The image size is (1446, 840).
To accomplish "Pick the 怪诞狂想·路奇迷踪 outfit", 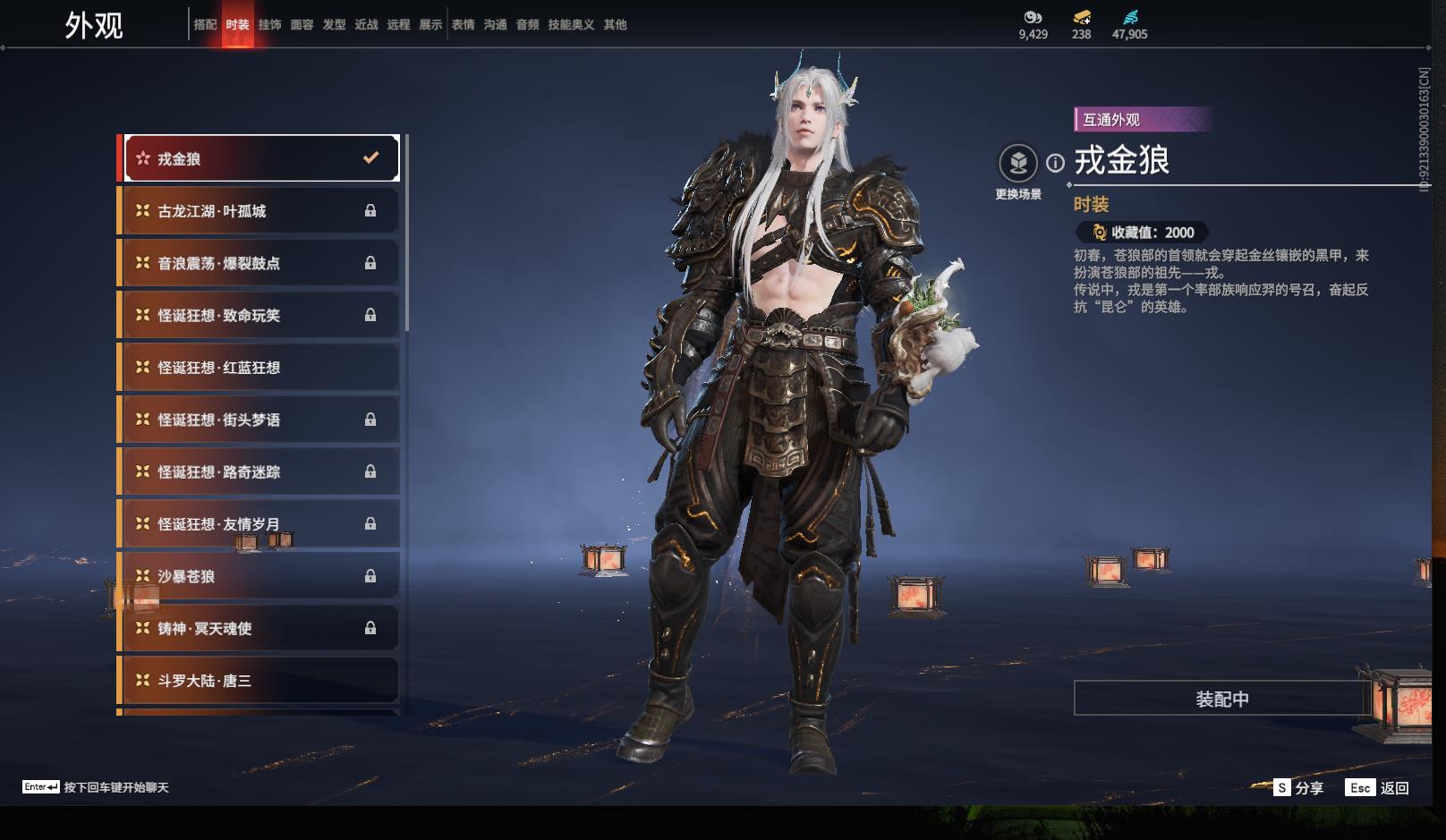I will pos(260,471).
